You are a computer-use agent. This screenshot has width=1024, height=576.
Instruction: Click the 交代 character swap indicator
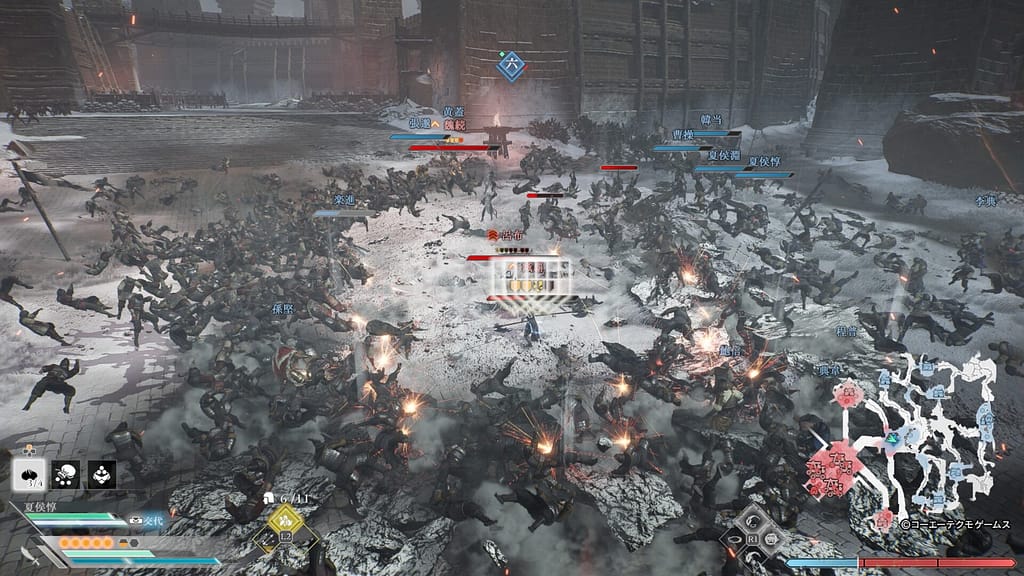coord(144,520)
